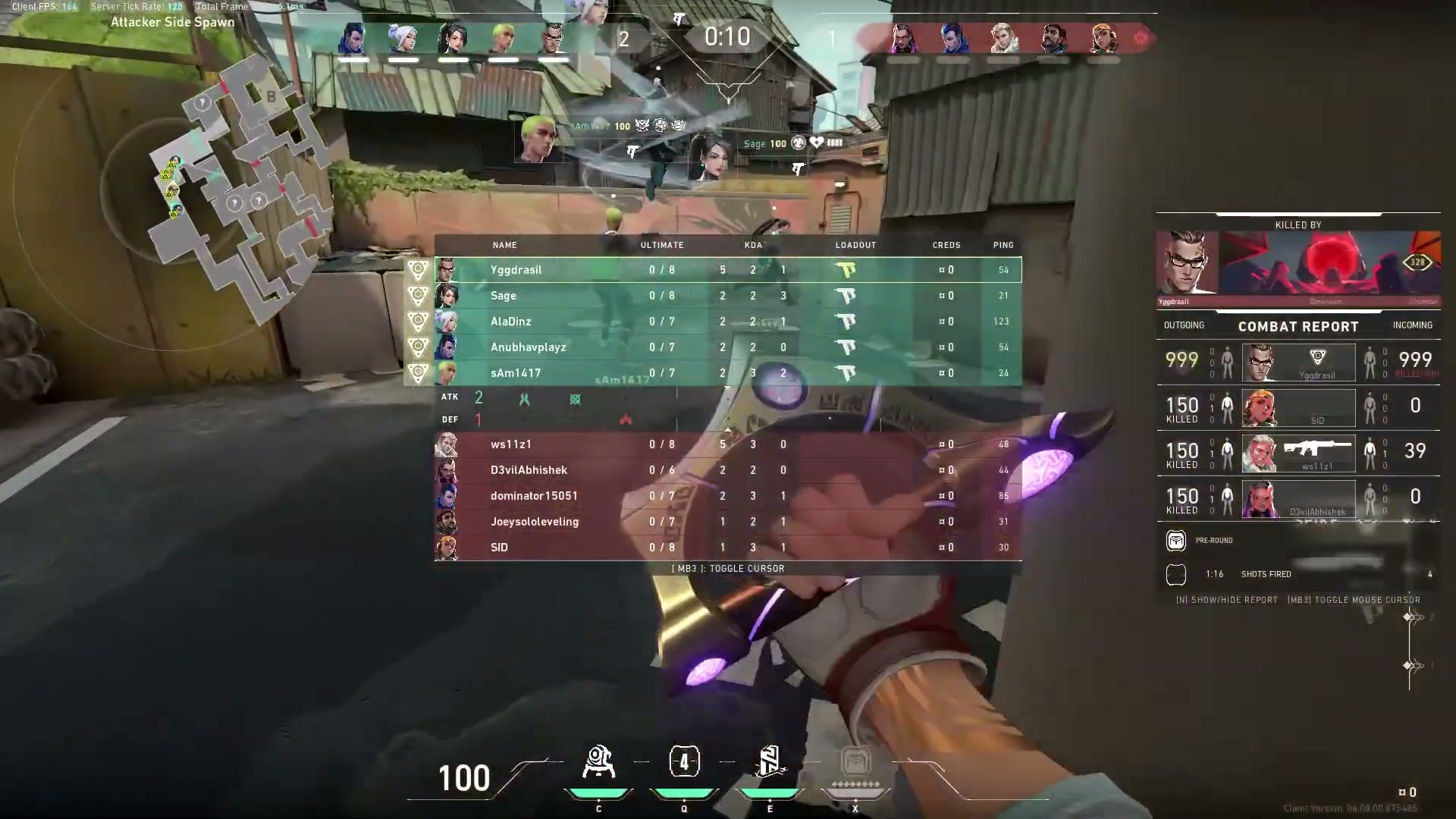Toggle the combat report with SHOW/HIDE REPORT
This screenshot has height=819, width=1456.
click(1227, 599)
